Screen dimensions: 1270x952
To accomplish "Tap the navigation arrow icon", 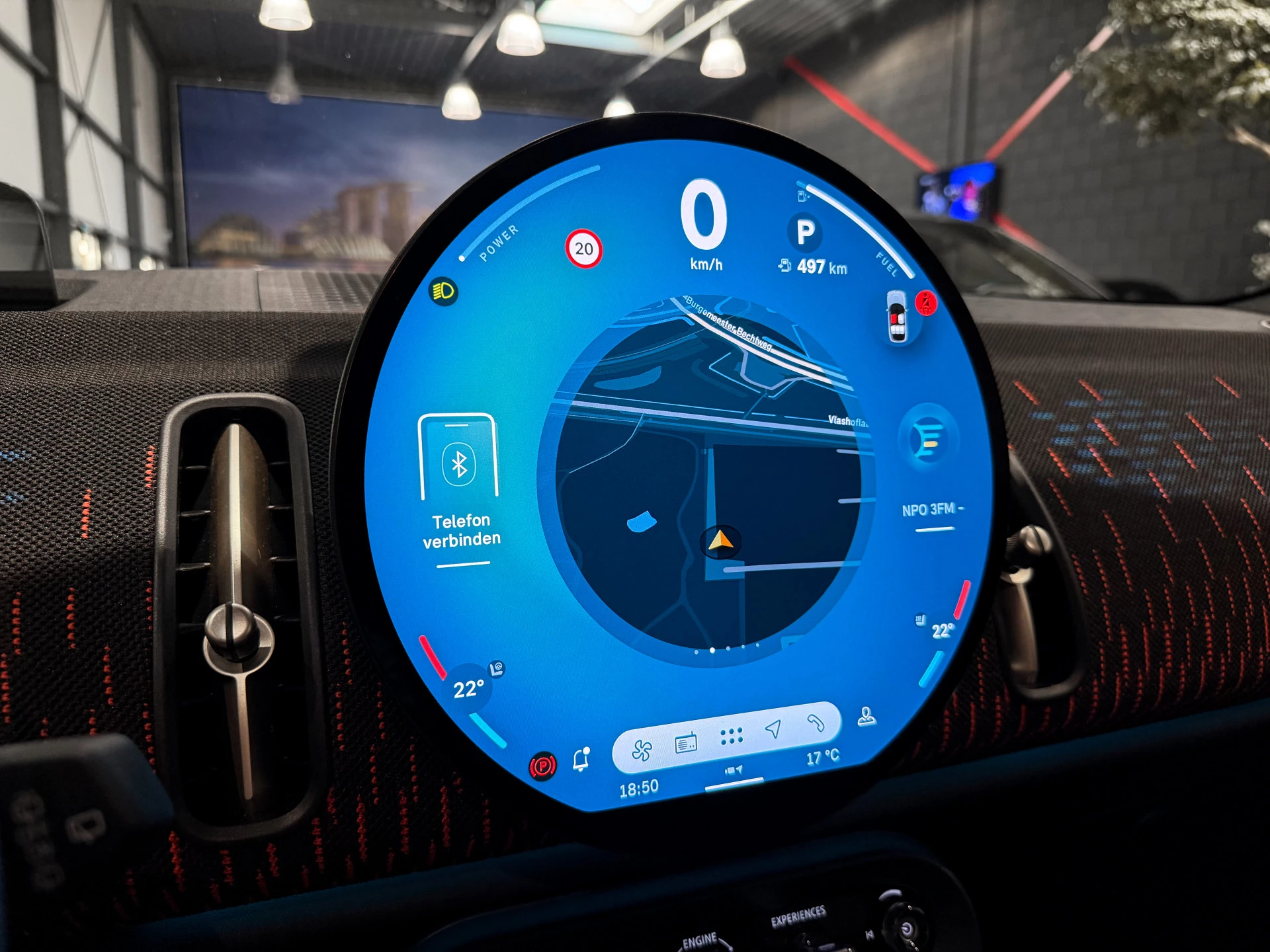I will 773,729.
